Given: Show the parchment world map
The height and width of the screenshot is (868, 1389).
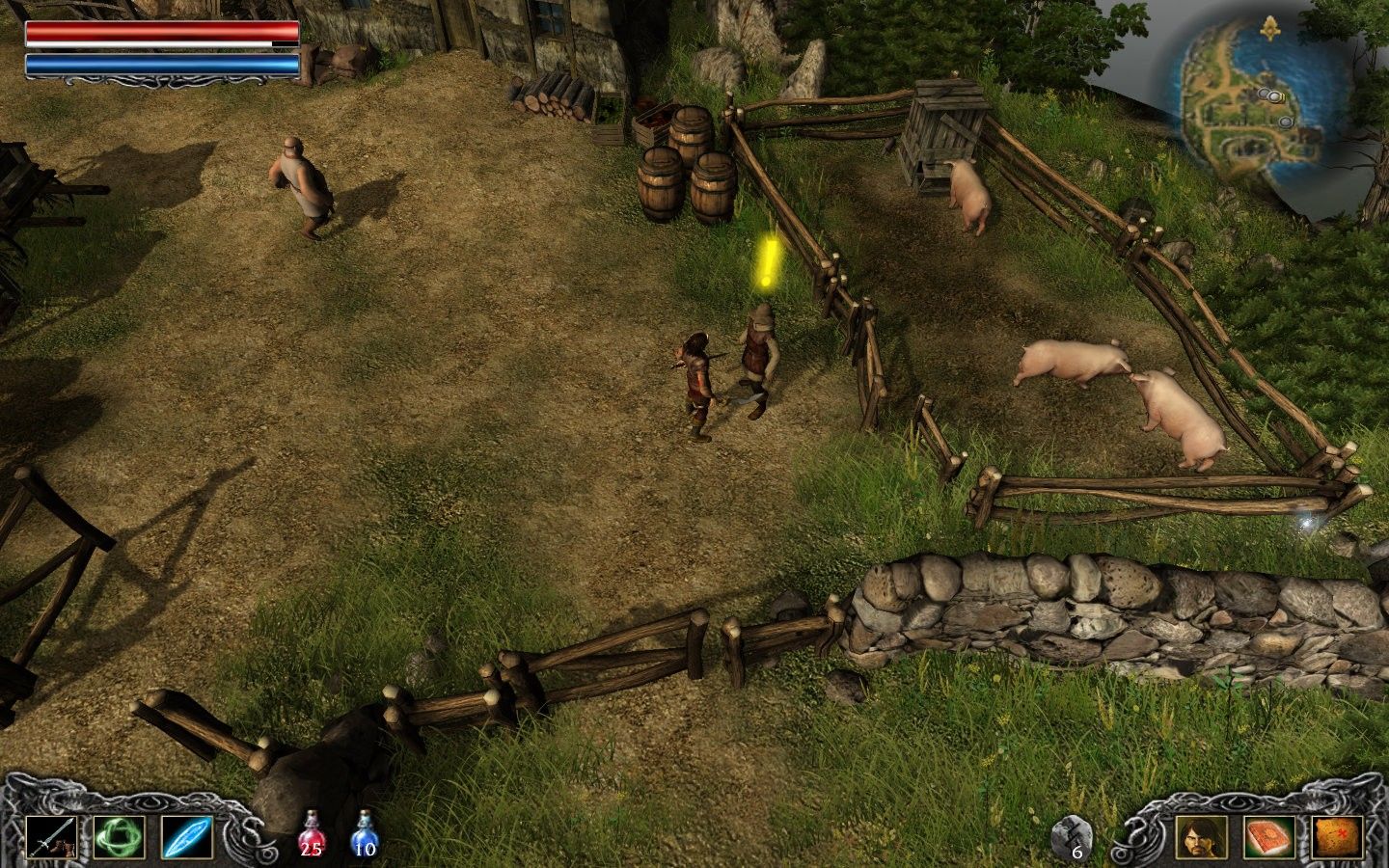Looking at the screenshot, I should [1337, 837].
